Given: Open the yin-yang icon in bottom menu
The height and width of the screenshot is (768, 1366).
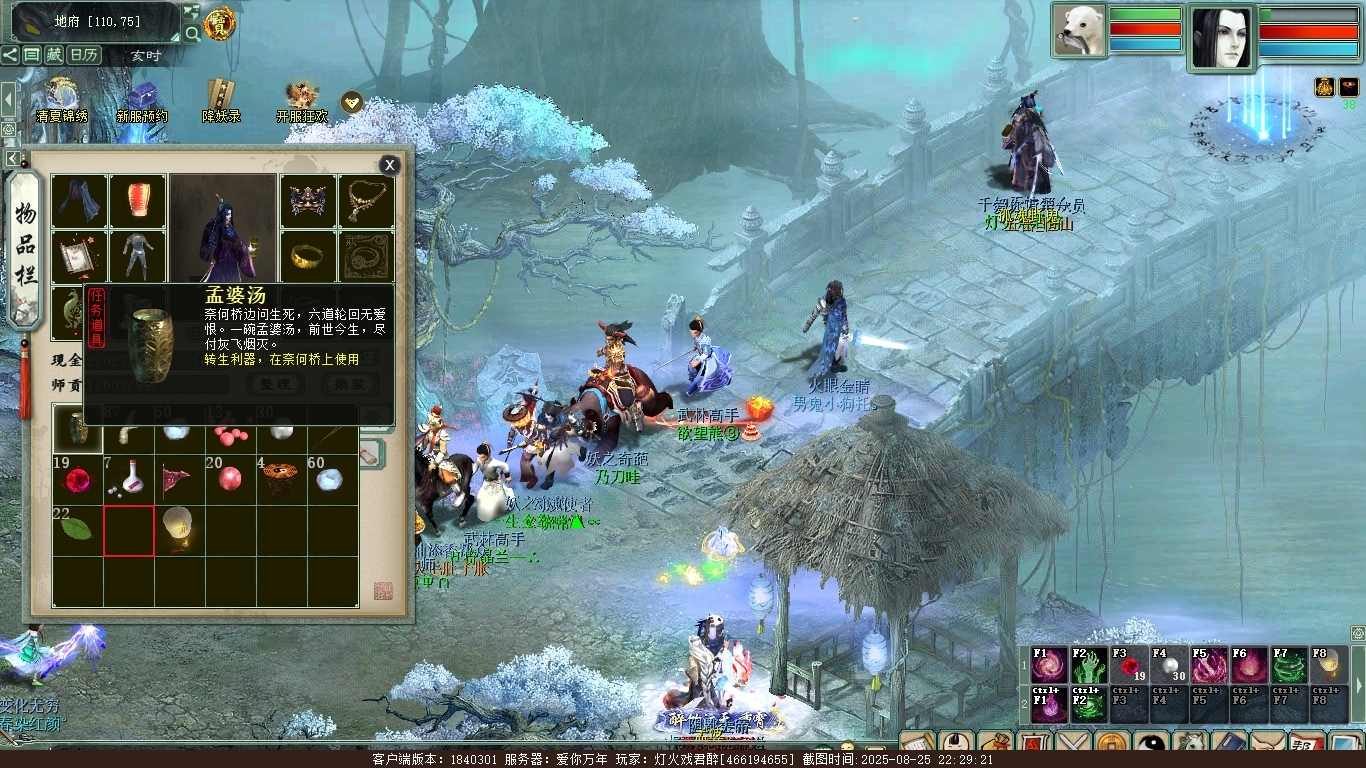Looking at the screenshot, I should coord(1152,745).
